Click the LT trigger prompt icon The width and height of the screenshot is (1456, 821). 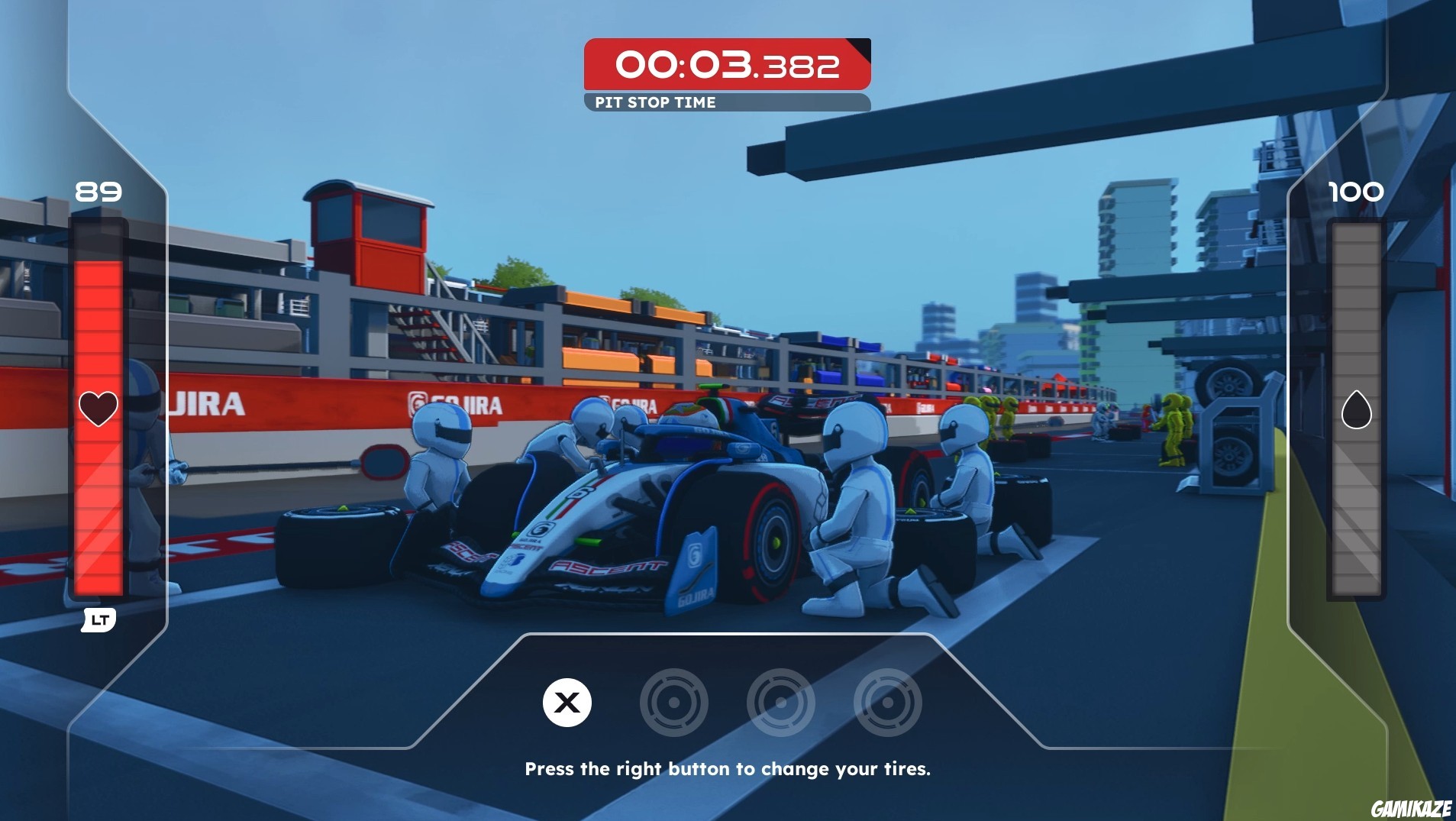[x=98, y=621]
